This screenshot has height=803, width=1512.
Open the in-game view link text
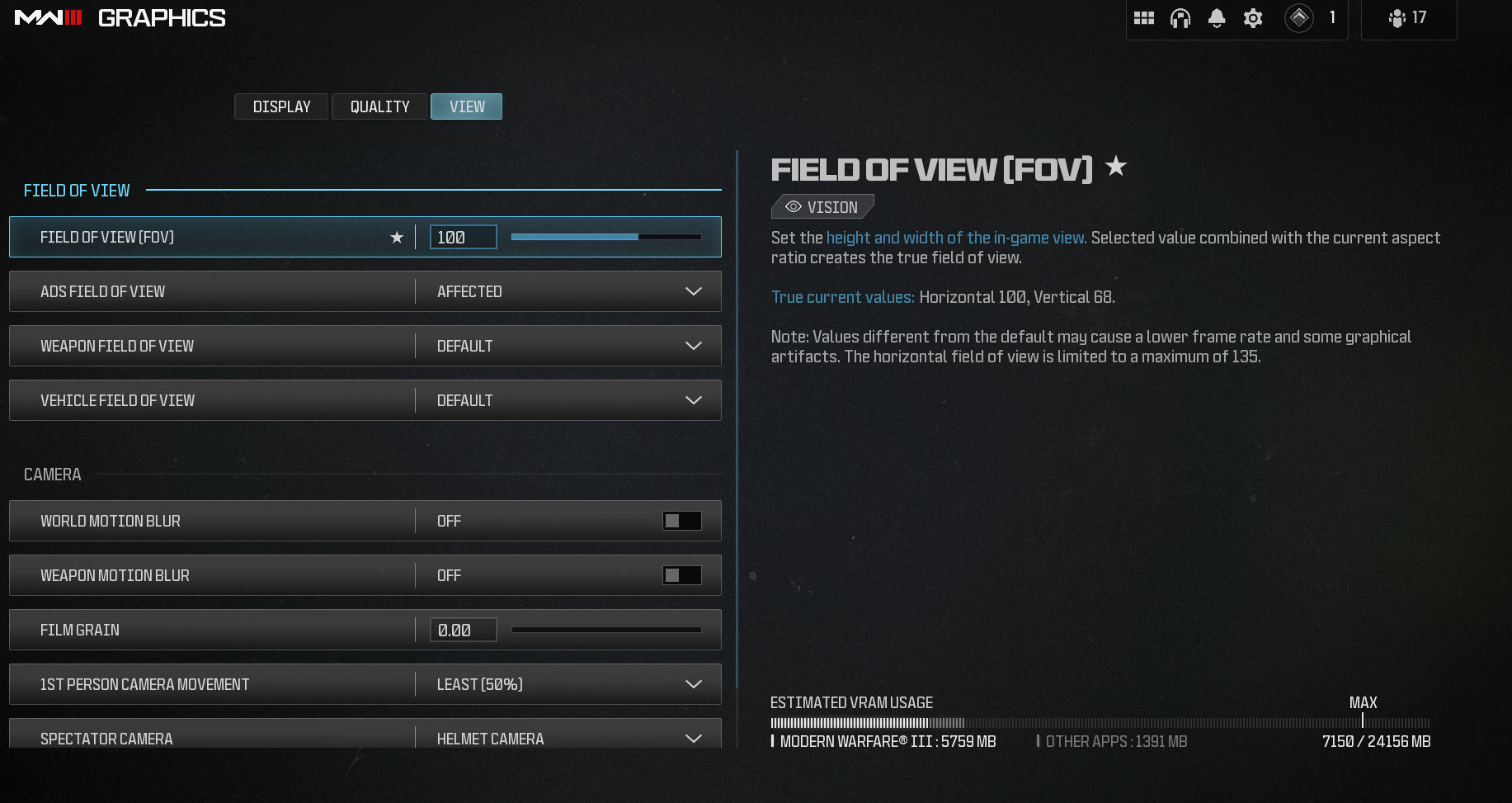957,237
